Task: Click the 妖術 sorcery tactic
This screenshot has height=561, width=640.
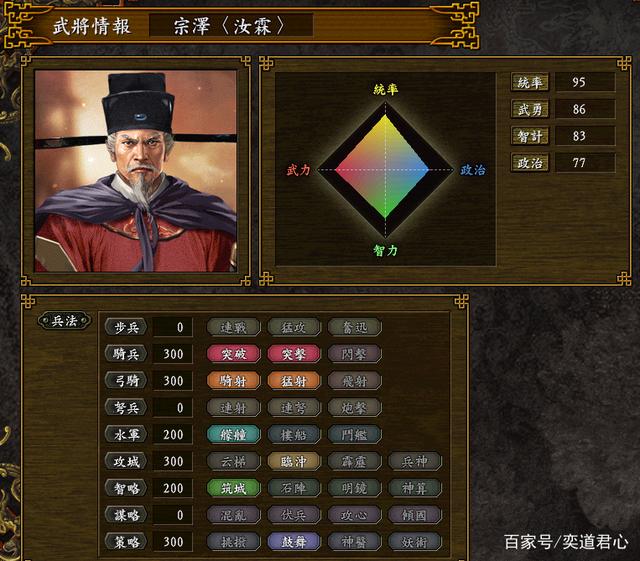Action: (414, 542)
